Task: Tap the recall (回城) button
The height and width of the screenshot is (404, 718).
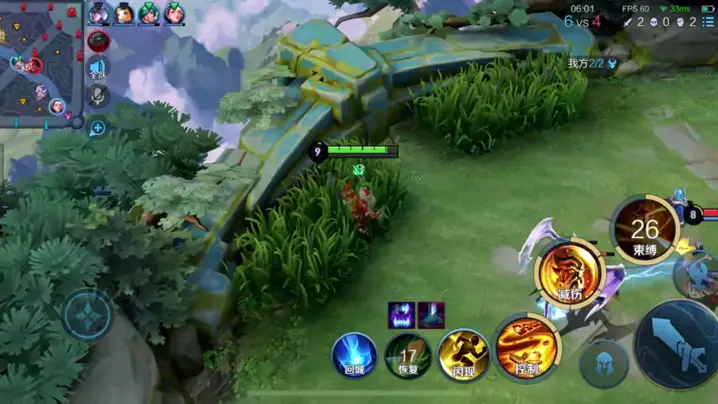Action: click(354, 356)
